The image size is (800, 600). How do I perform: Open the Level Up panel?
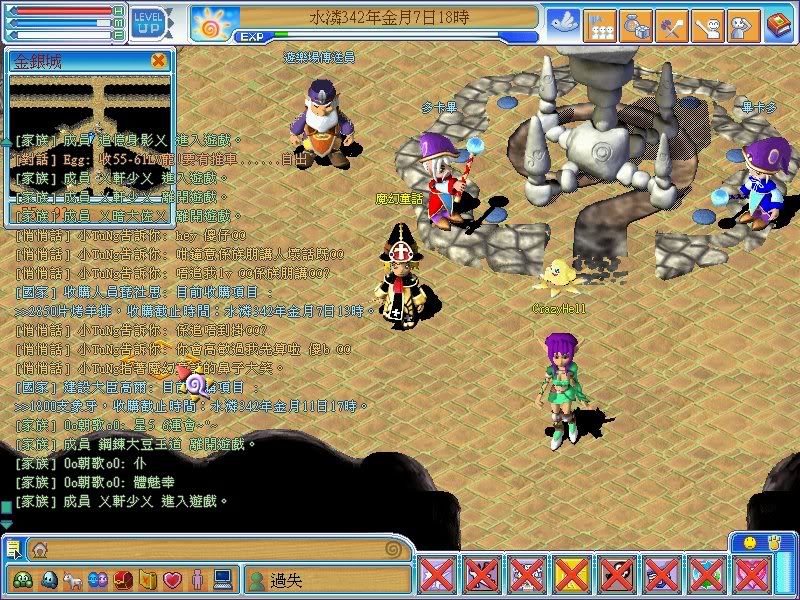click(x=149, y=22)
